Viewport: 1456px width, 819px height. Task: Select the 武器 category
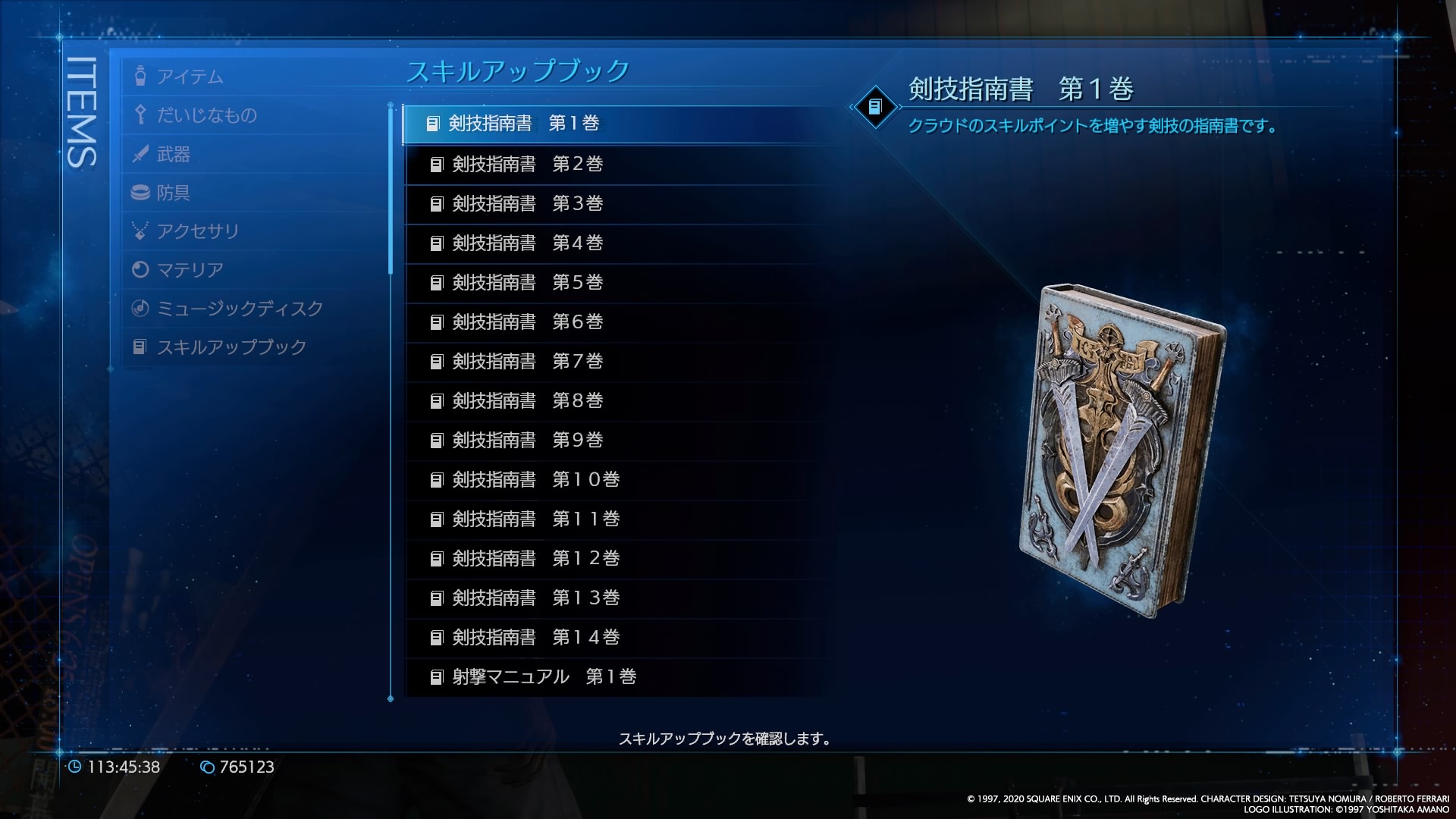tap(173, 154)
